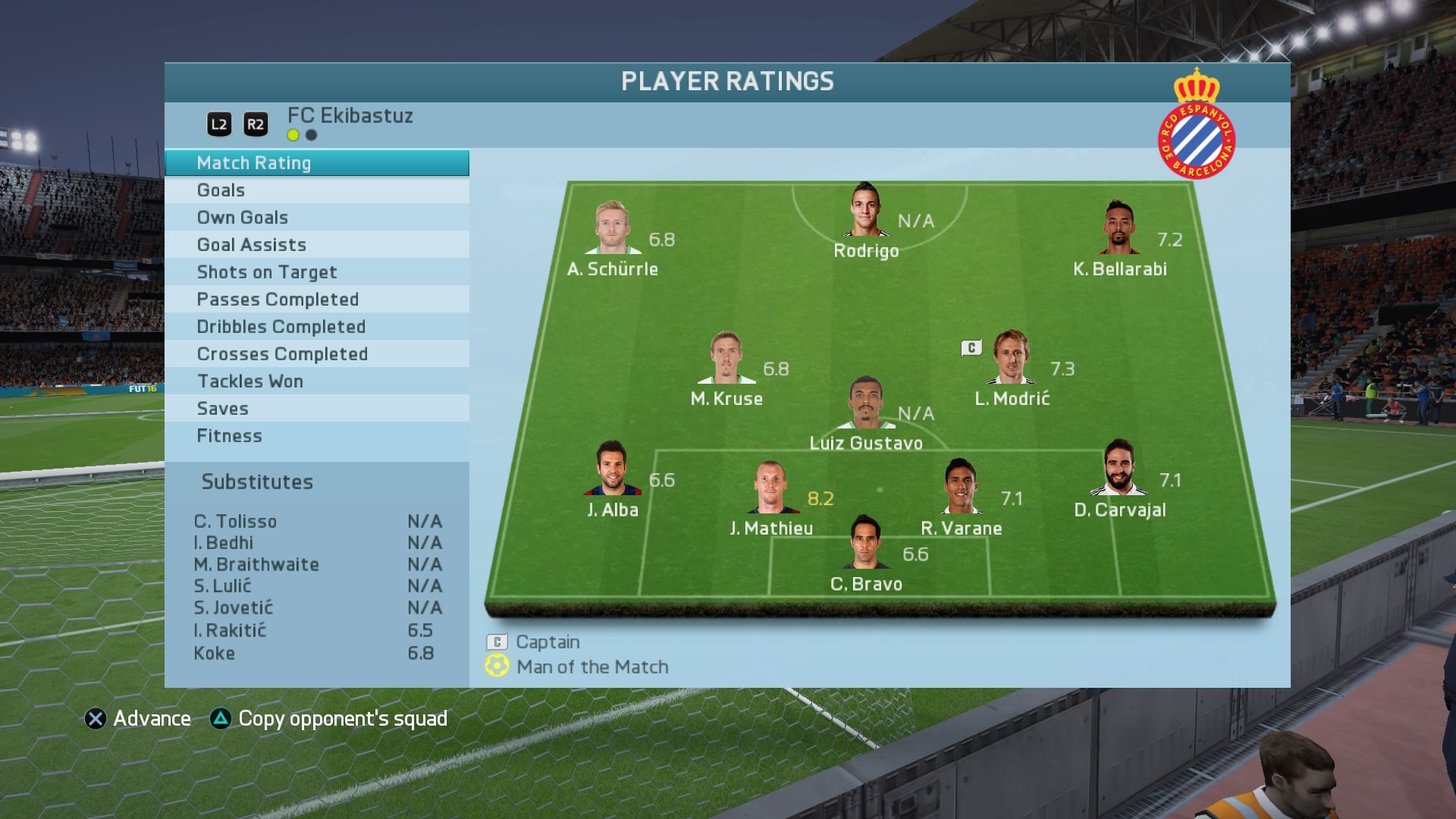Copy opponent's squad

[329, 719]
